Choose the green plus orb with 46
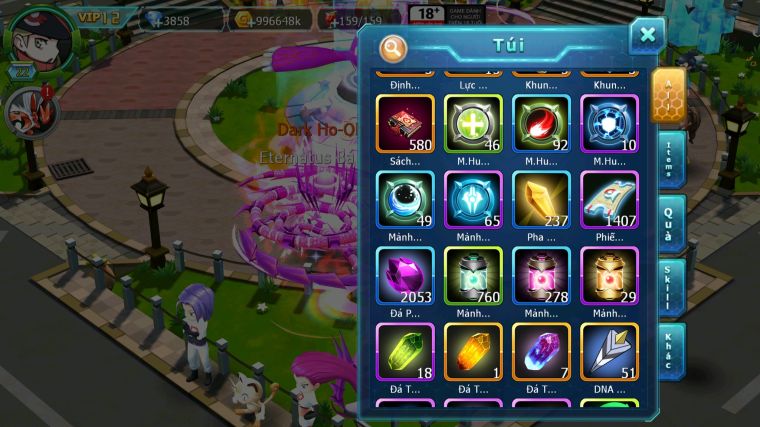This screenshot has width=760, height=427. 473,123
